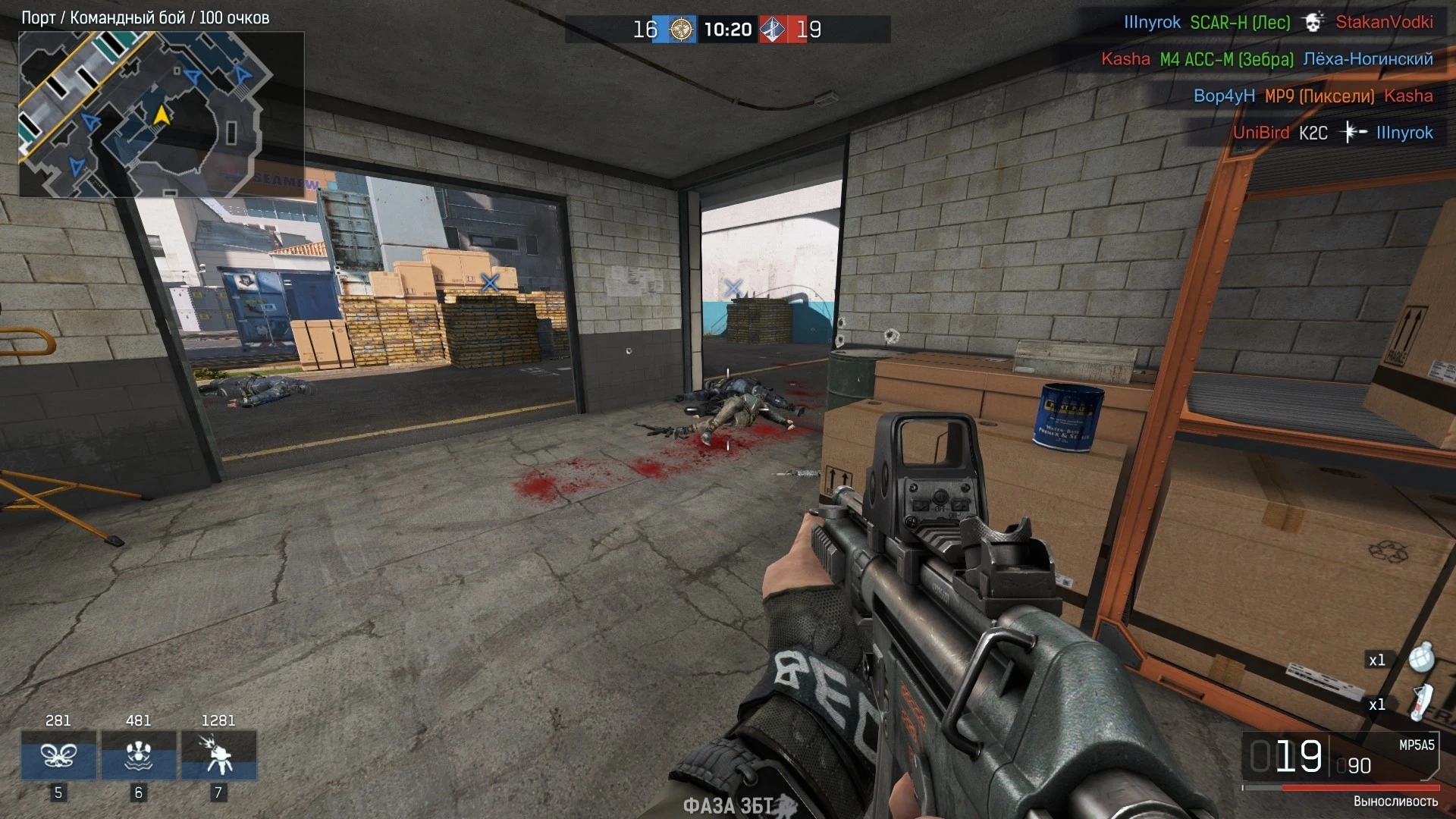Select the sentry turret gadget in slot 7
Image resolution: width=1456 pixels, height=819 pixels.
coord(218,756)
